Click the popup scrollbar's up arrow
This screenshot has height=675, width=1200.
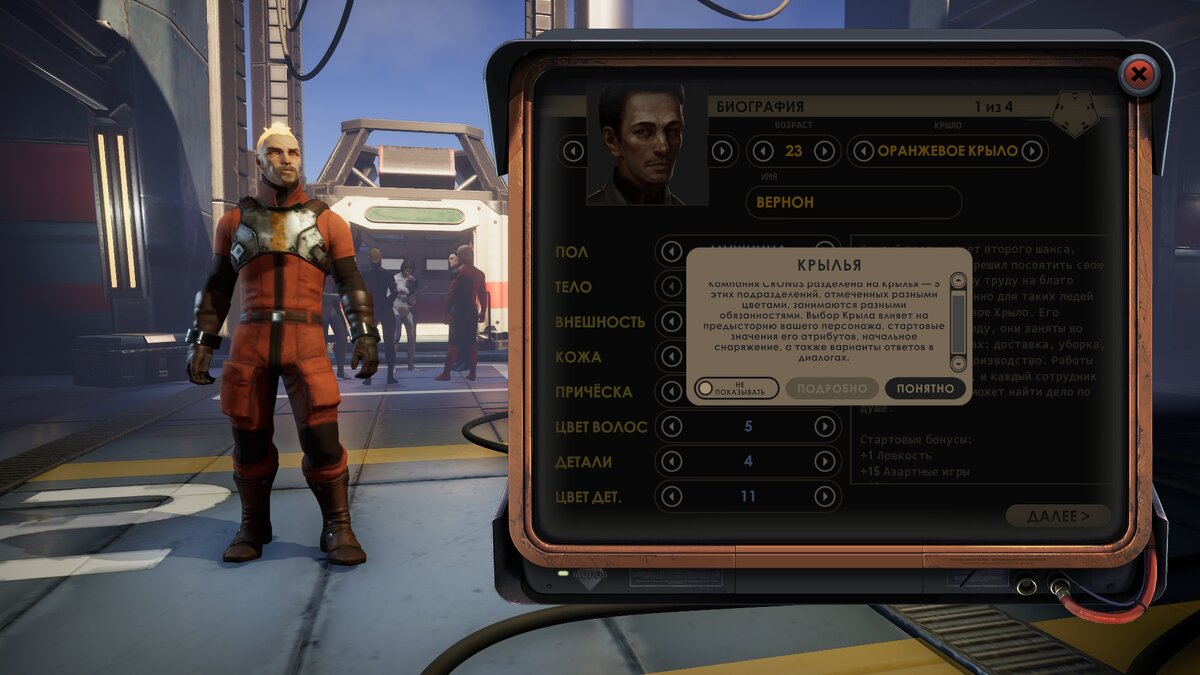coord(958,282)
